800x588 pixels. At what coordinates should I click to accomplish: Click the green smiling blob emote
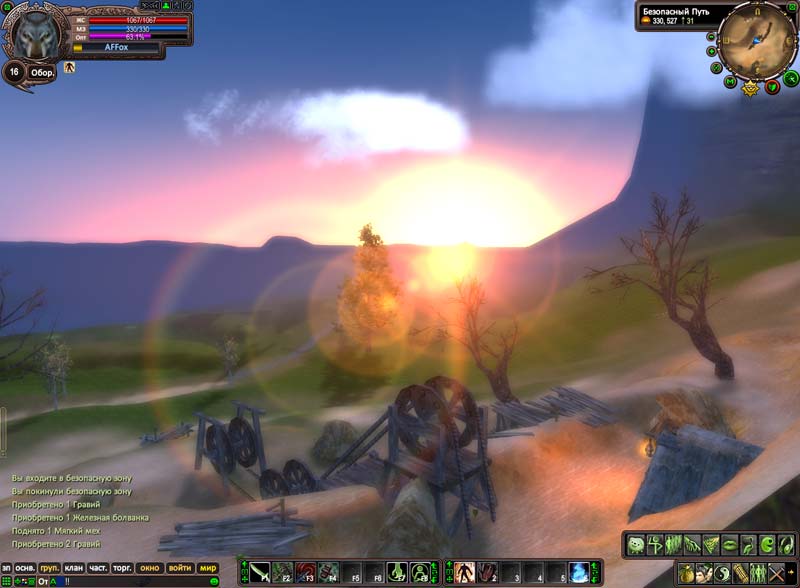click(636, 545)
